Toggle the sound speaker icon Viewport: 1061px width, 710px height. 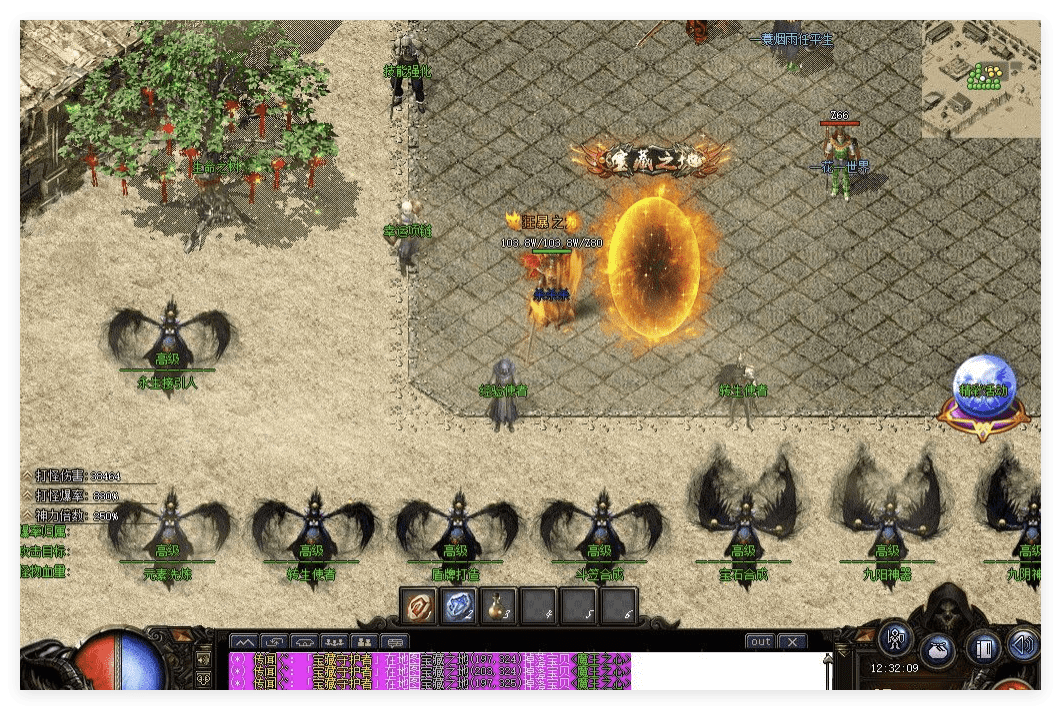point(1023,642)
